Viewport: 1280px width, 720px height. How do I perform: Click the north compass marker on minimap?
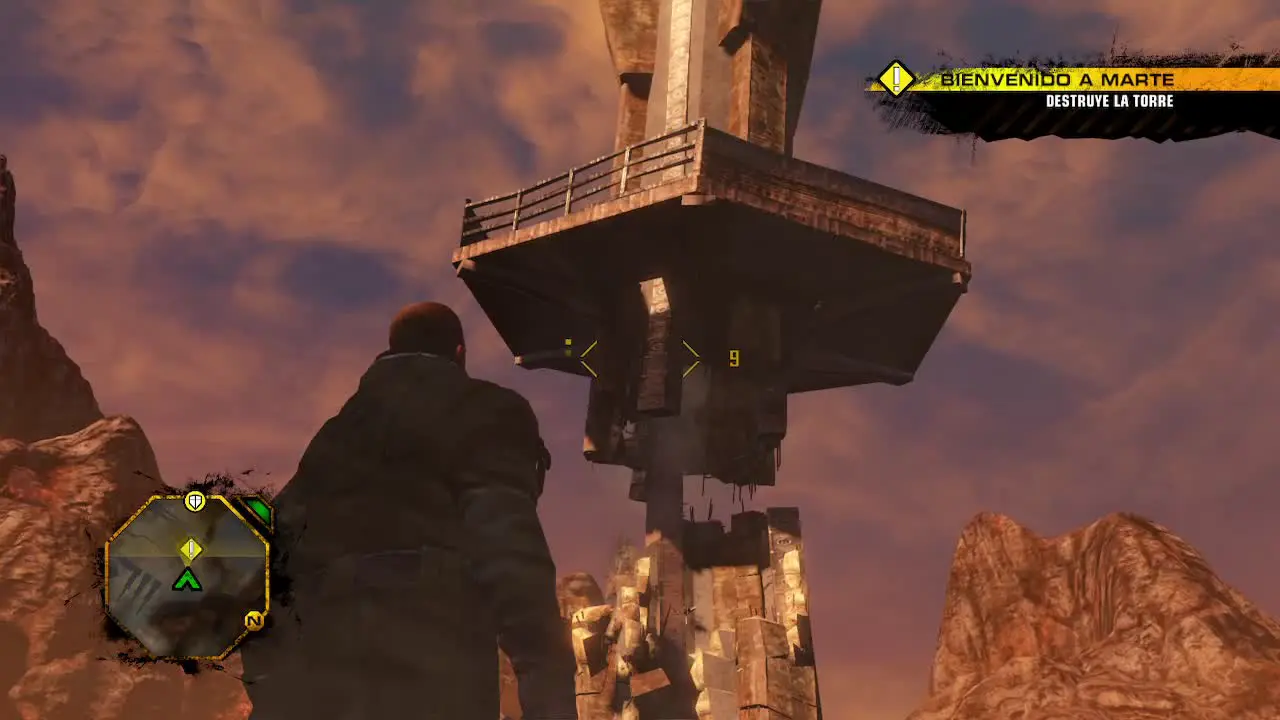pyautogui.click(x=254, y=621)
